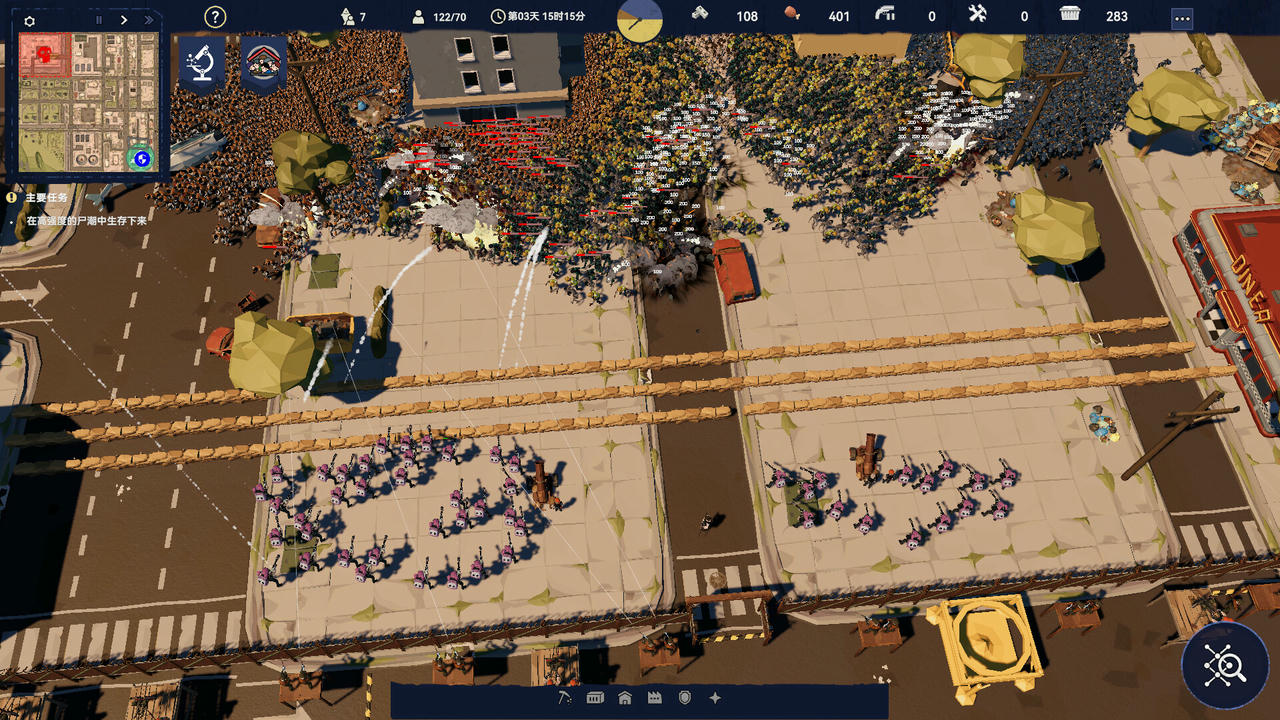Open the bank building icon in bottom toolbar
This screenshot has width=1280, height=720.
596,699
